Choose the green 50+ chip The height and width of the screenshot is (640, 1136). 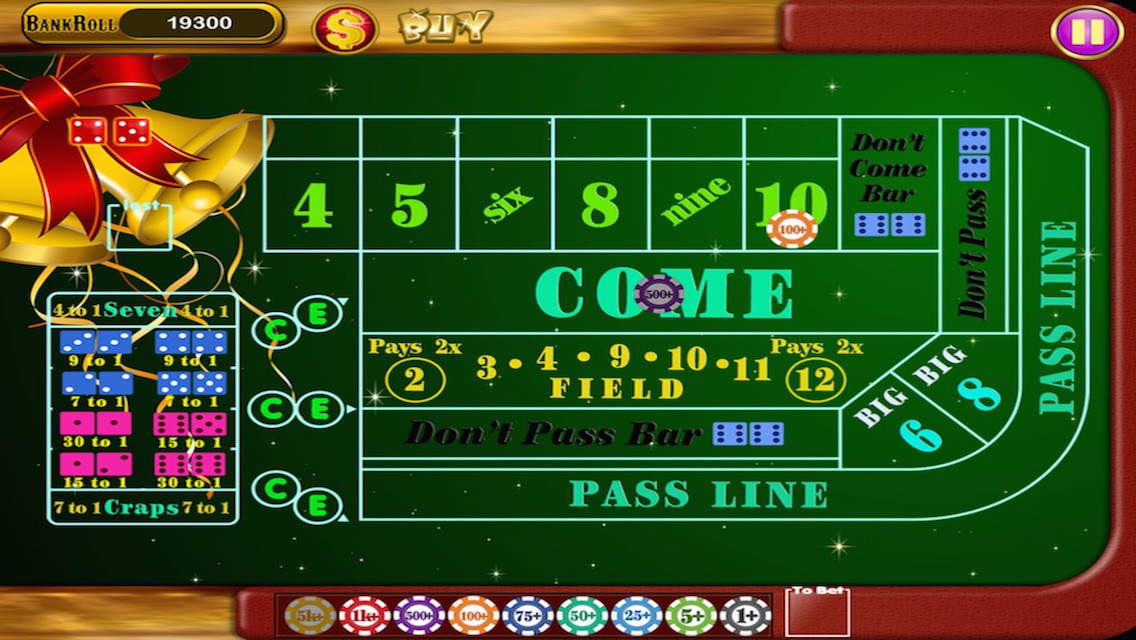582,616
